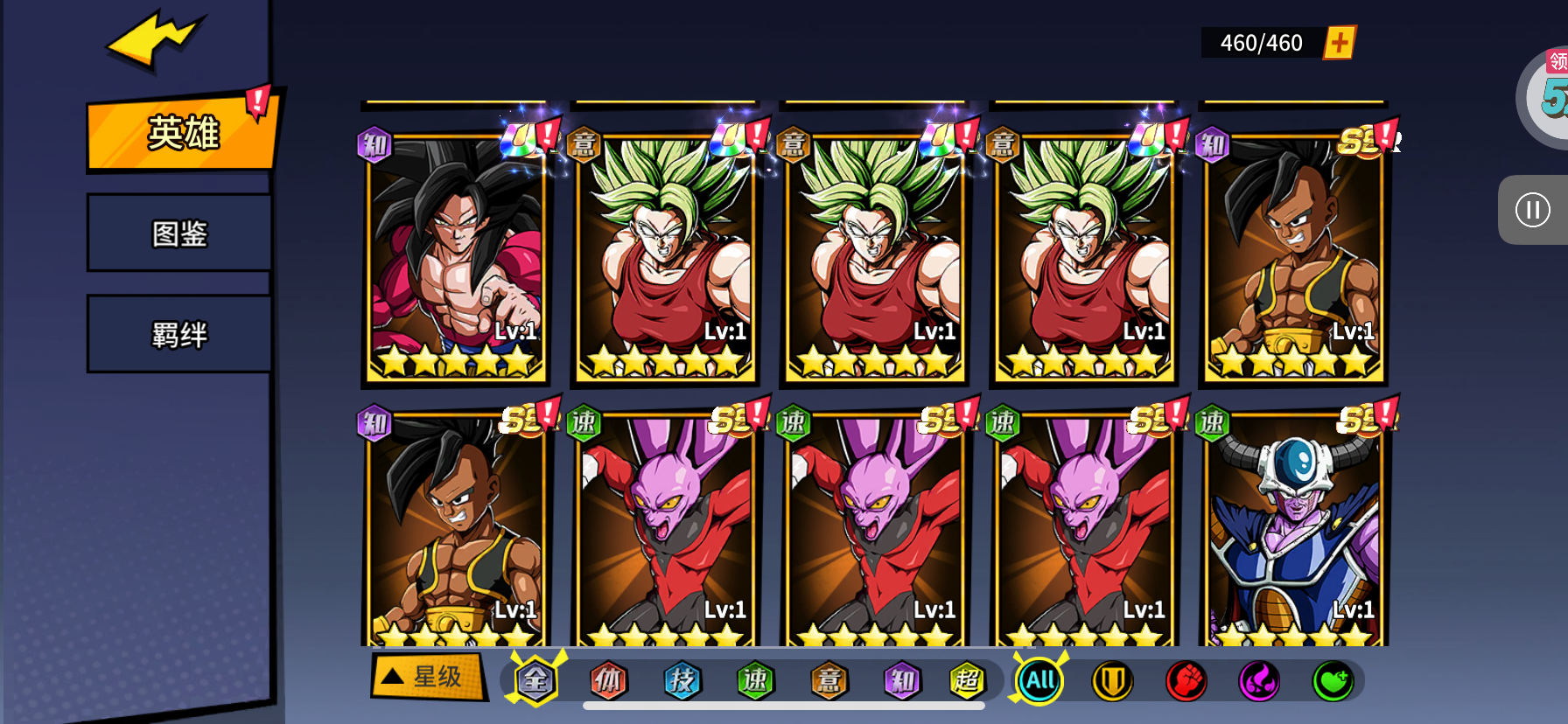Filter heroes by the green 速 type
Image resolution: width=1568 pixels, height=724 pixels.
[x=756, y=680]
